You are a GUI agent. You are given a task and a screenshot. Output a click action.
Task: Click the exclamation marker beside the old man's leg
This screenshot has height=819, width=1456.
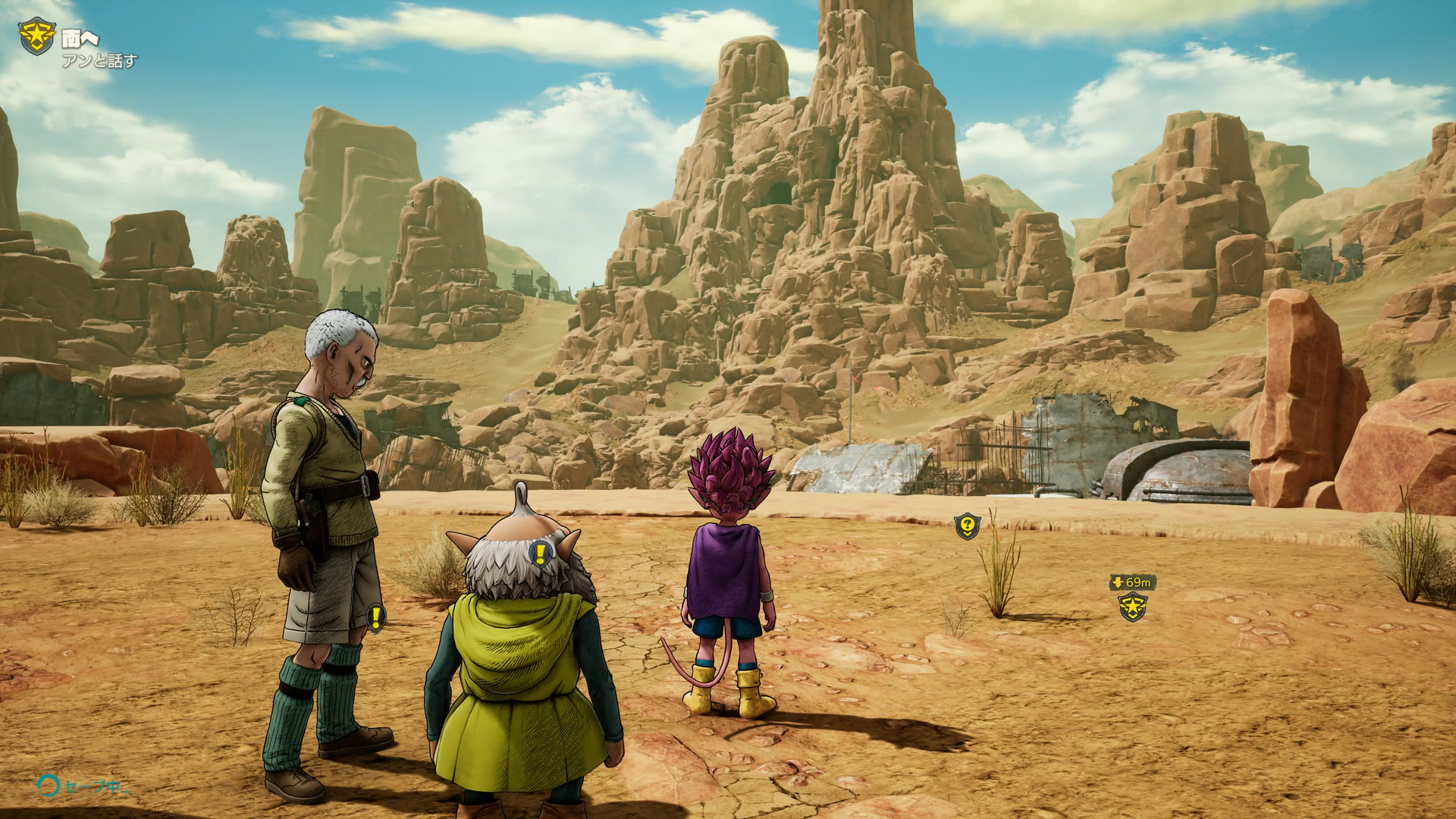376,617
